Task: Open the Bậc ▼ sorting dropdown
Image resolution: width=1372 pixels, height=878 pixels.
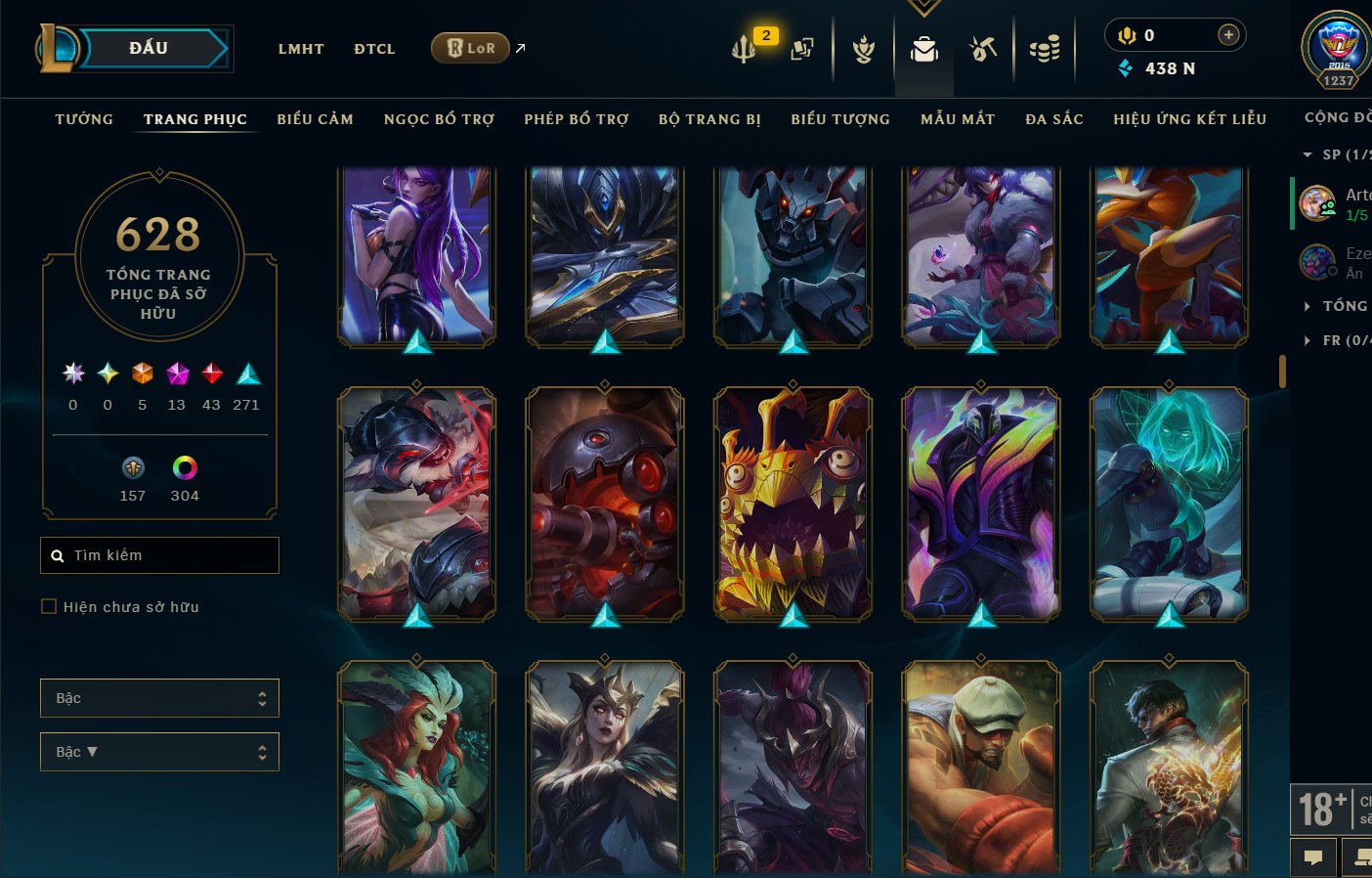Action: point(159,752)
